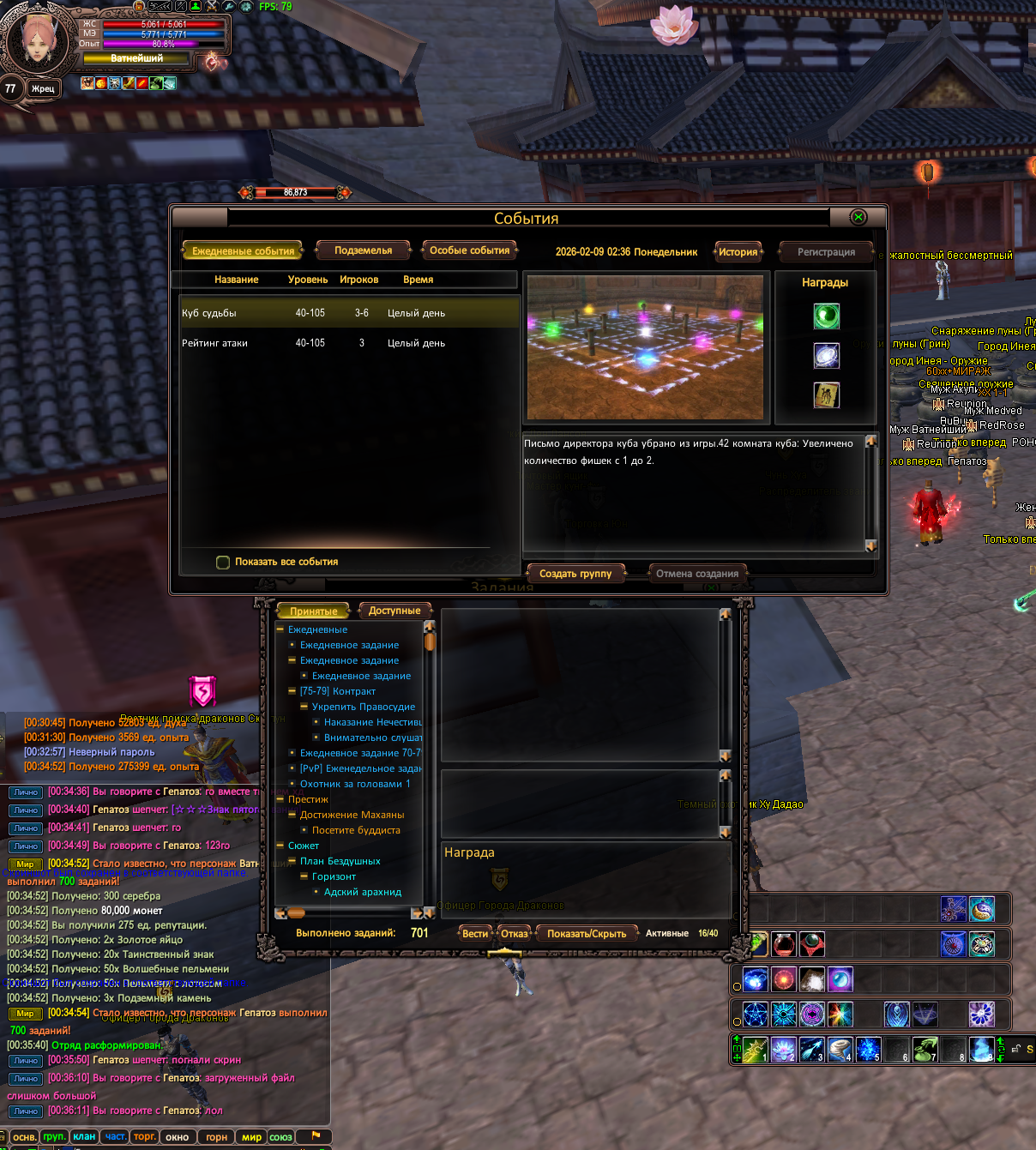Screen dimensions: 1036x1150
Task: Choose the Рейтинг атаки event row
Action: coord(349,343)
